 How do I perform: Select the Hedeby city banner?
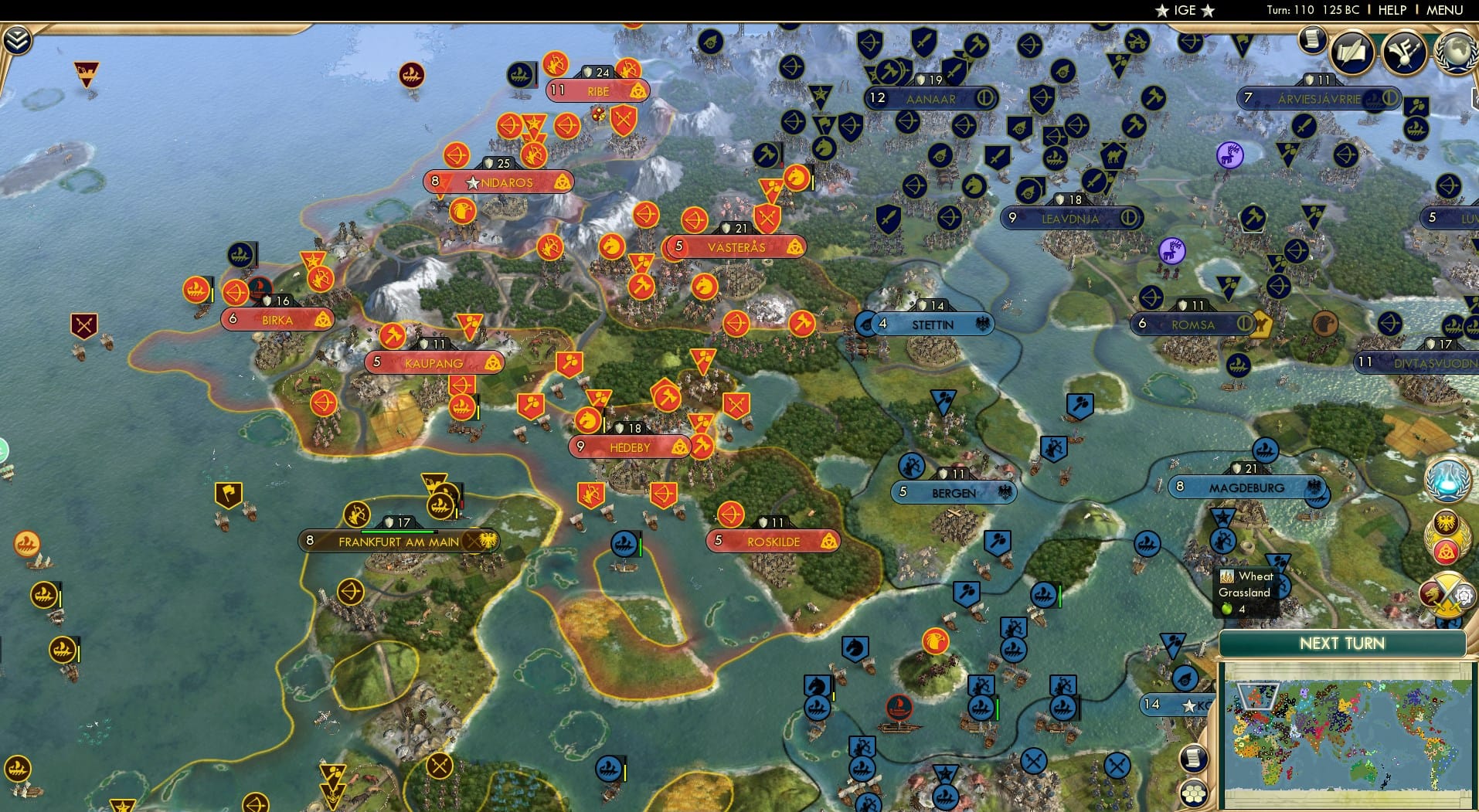point(627,446)
